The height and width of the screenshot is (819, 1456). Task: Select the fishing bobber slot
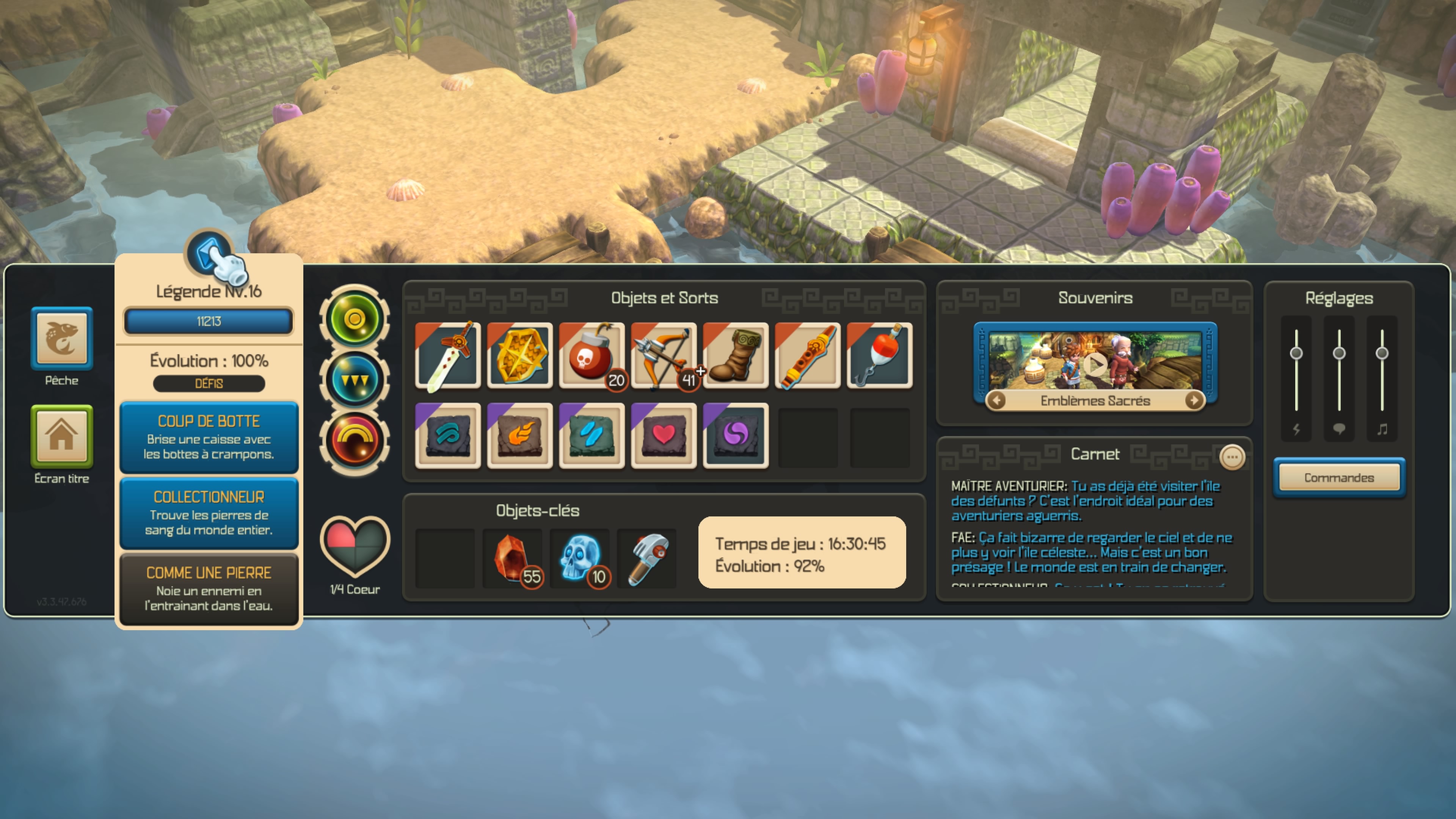coord(880,356)
